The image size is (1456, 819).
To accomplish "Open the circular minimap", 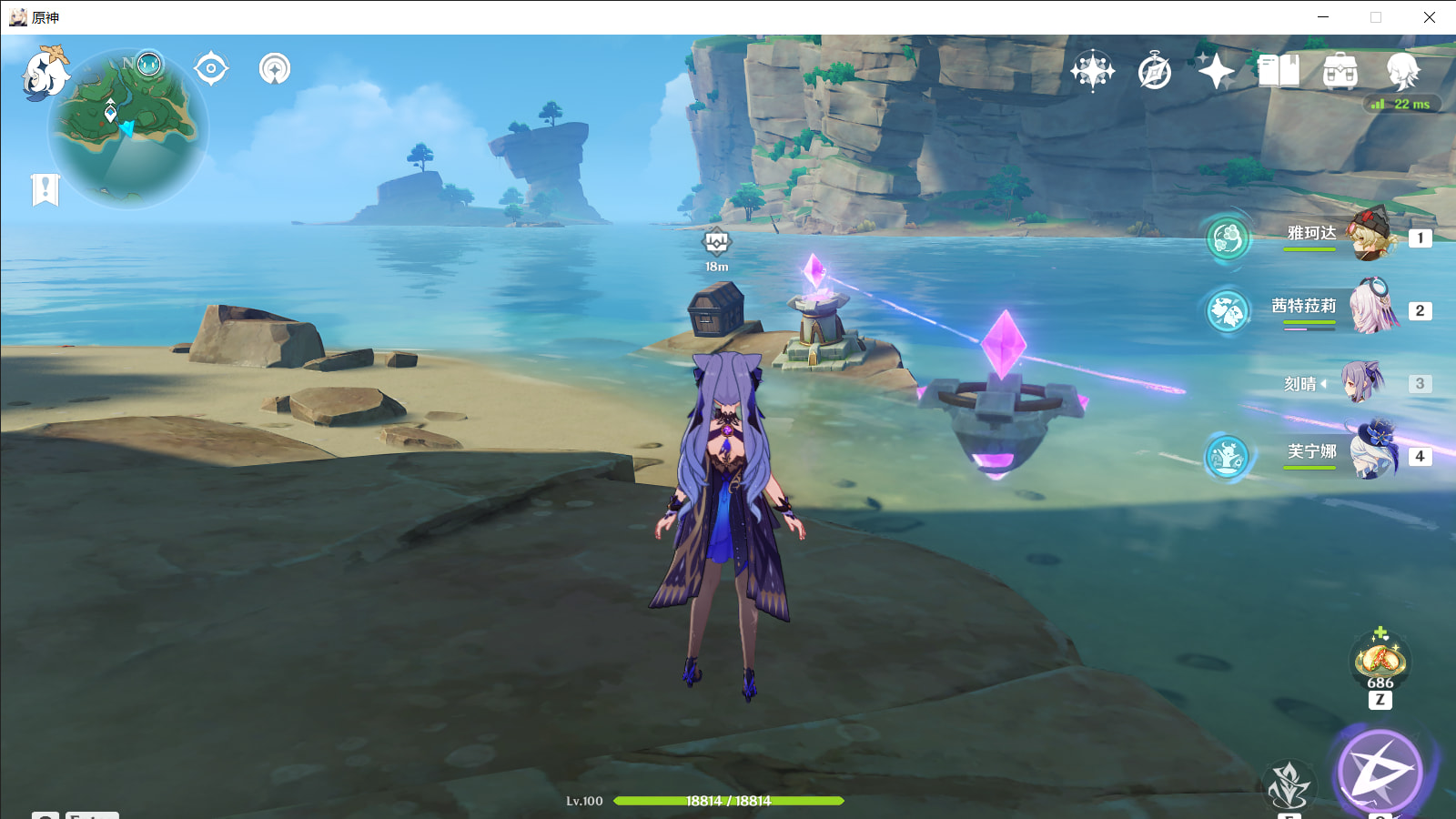I will click(x=127, y=129).
